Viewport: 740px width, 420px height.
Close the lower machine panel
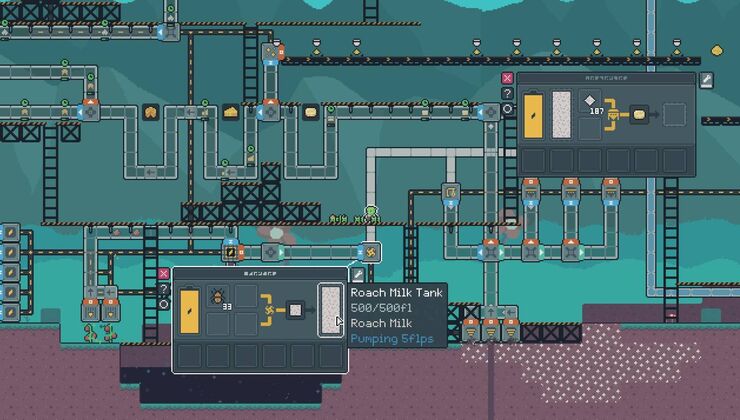click(x=164, y=273)
